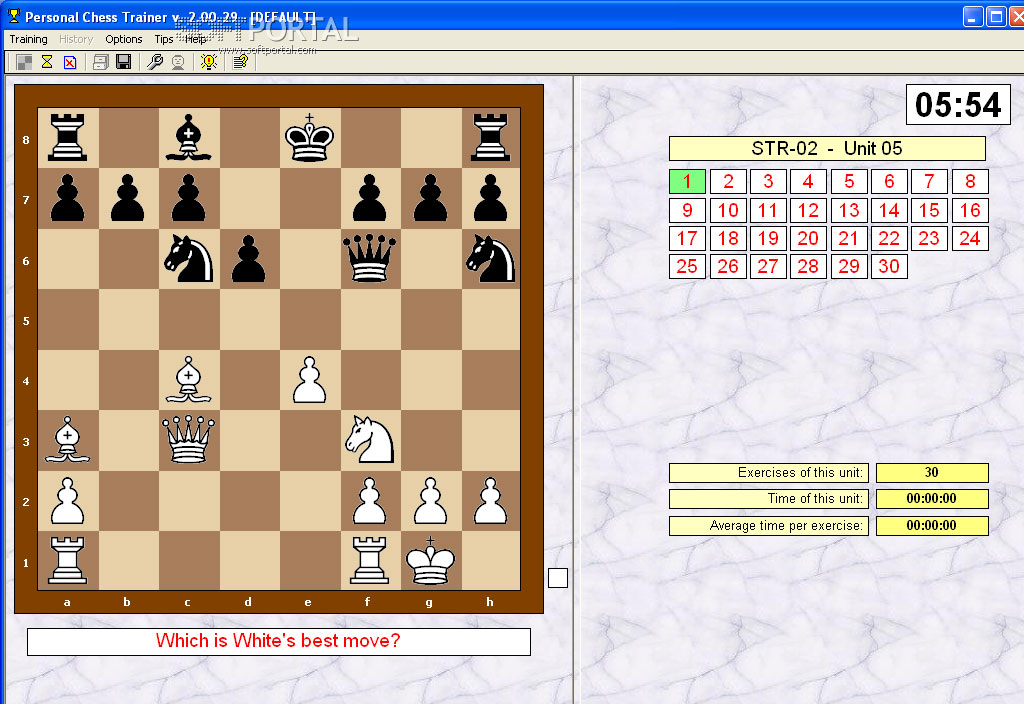Open the Tips menu
This screenshot has width=1024, height=704.
[x=164, y=39]
